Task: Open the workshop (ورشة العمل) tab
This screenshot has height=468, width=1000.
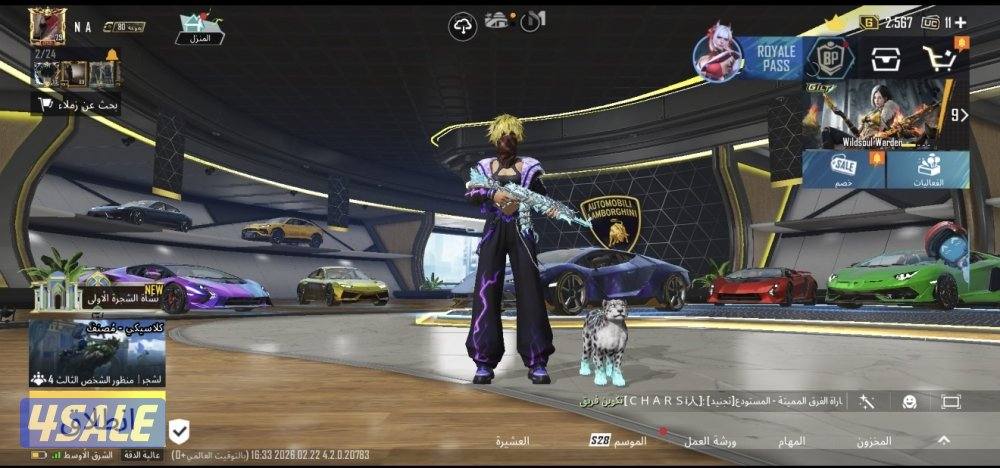Action: 710,440
